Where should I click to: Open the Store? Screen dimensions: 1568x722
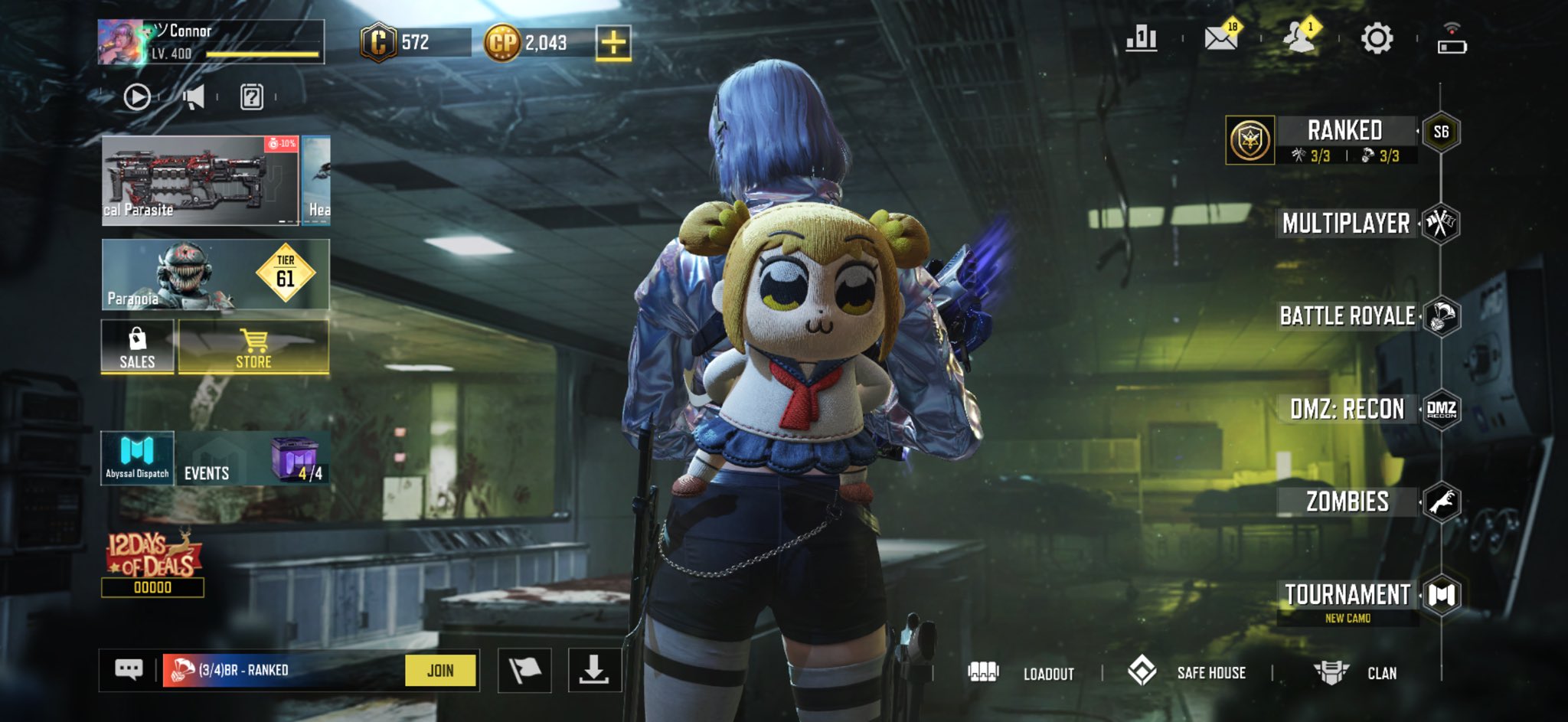[253, 347]
